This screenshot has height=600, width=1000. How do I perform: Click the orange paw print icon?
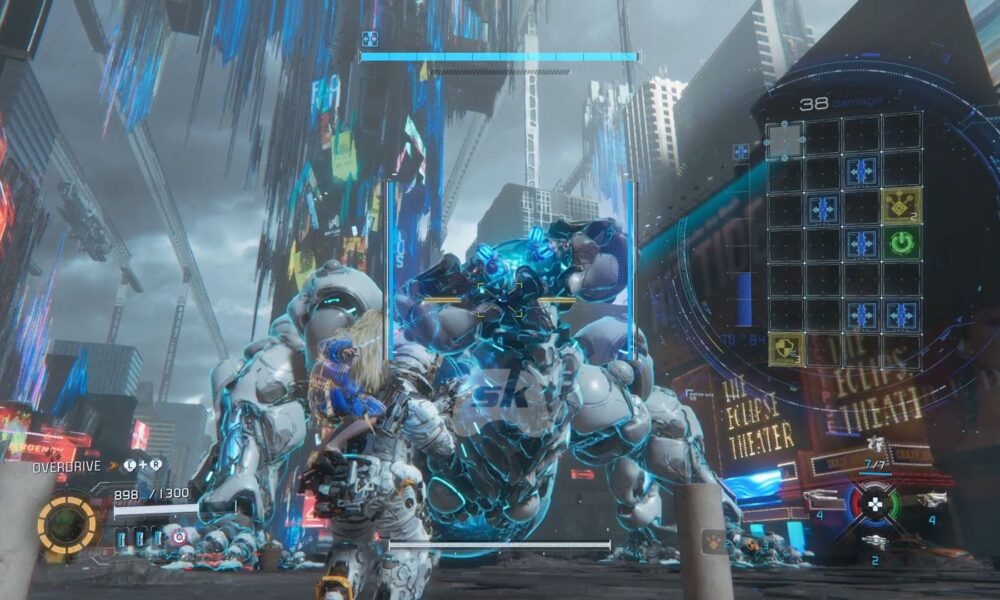716,541
